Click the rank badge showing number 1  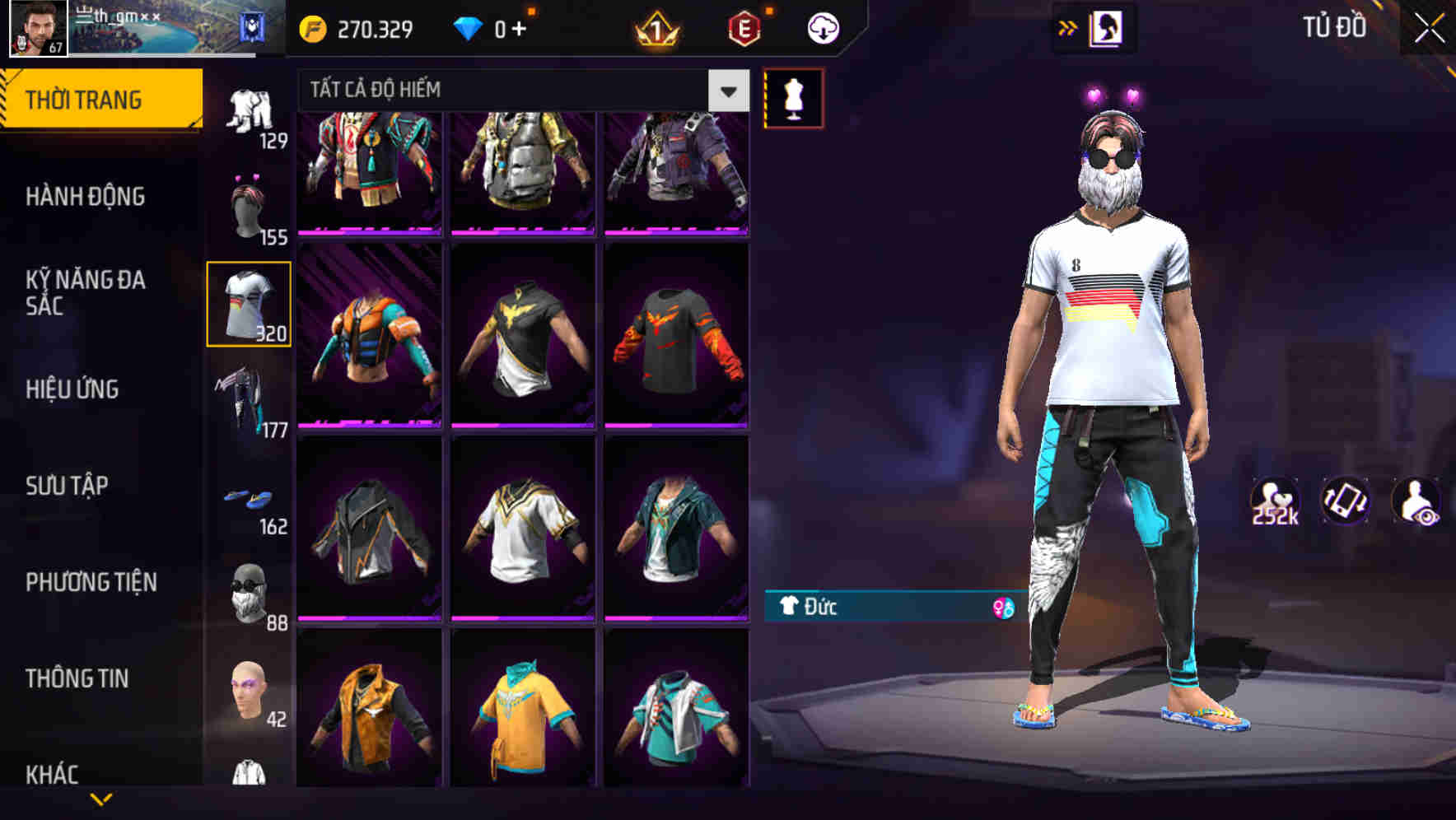coord(656,27)
